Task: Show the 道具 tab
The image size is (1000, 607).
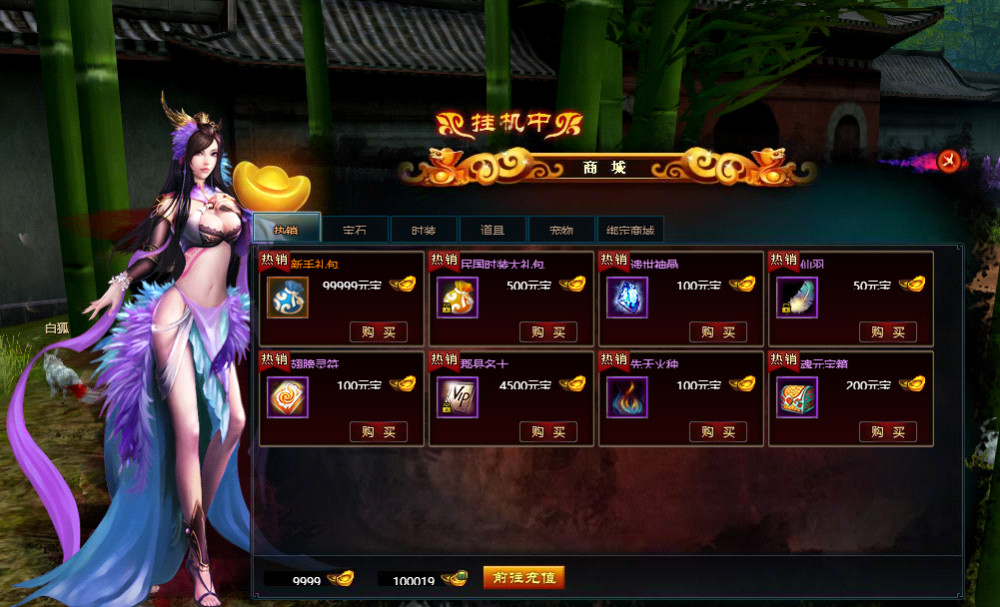Action: 492,230
